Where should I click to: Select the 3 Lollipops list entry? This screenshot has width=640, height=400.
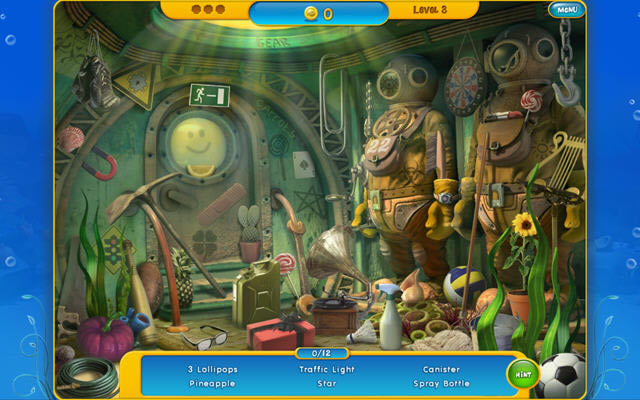(x=211, y=368)
